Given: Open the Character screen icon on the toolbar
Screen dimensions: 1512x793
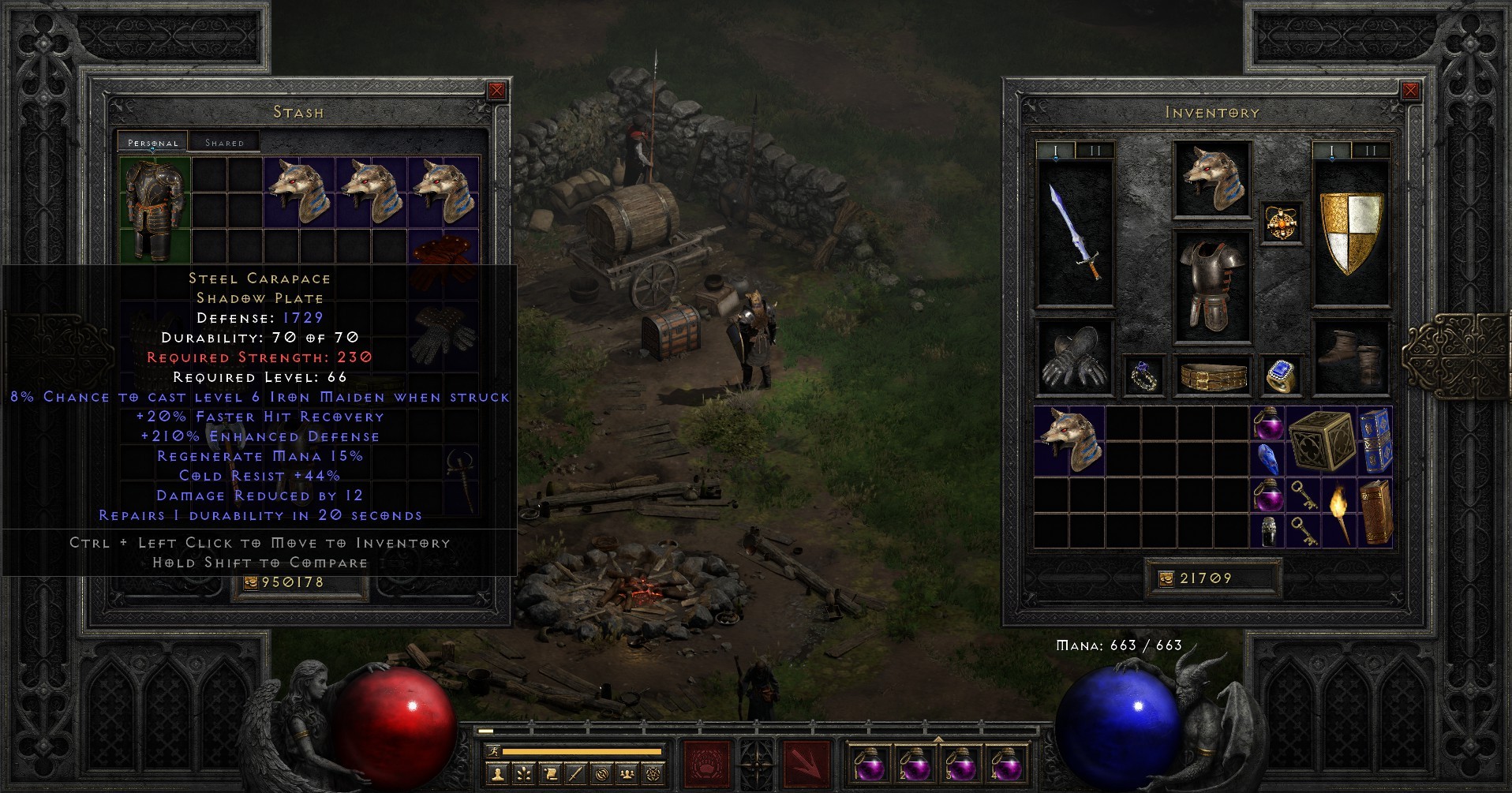Looking at the screenshot, I should coord(497,773).
